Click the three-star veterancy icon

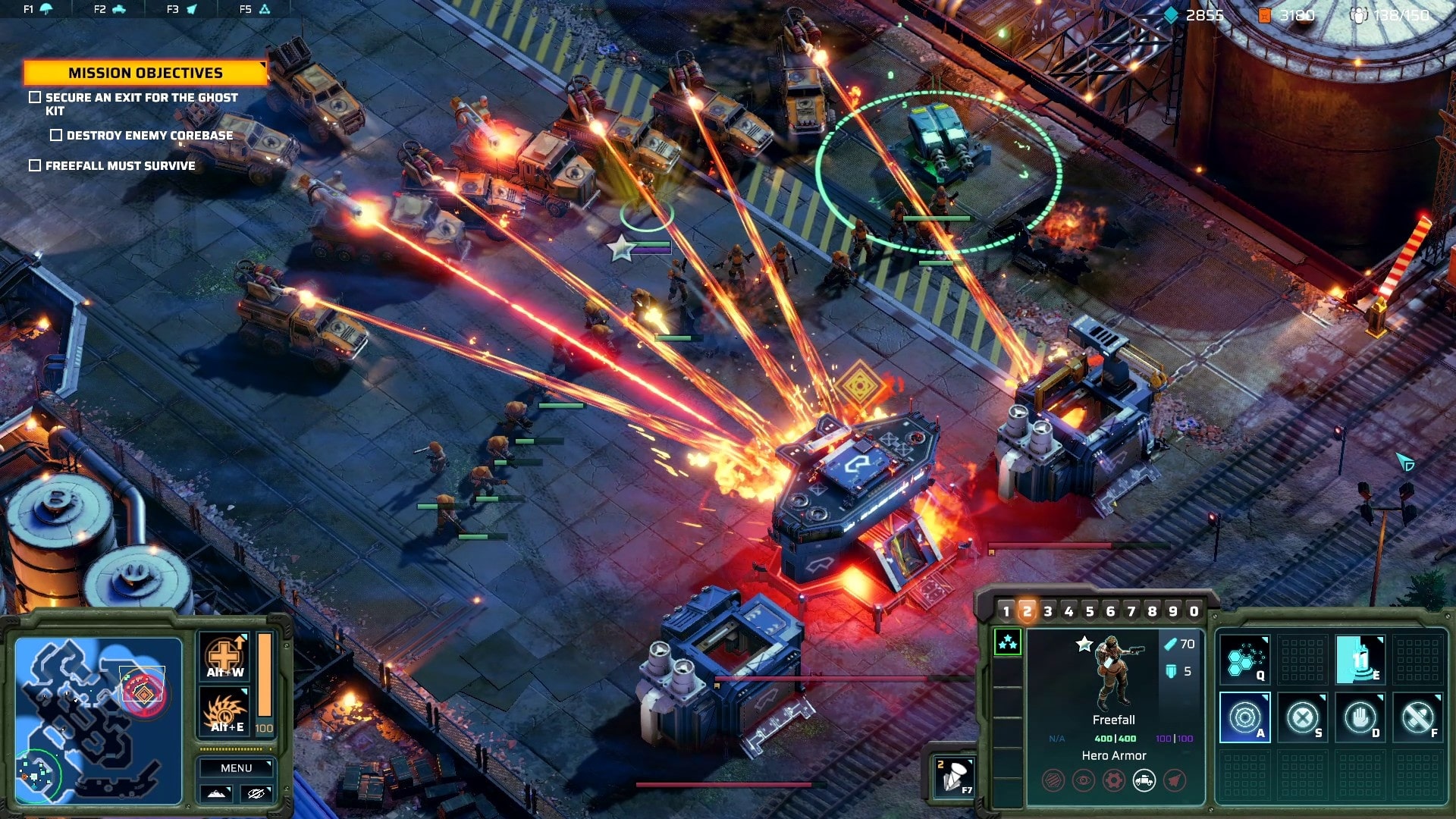[x=1007, y=643]
